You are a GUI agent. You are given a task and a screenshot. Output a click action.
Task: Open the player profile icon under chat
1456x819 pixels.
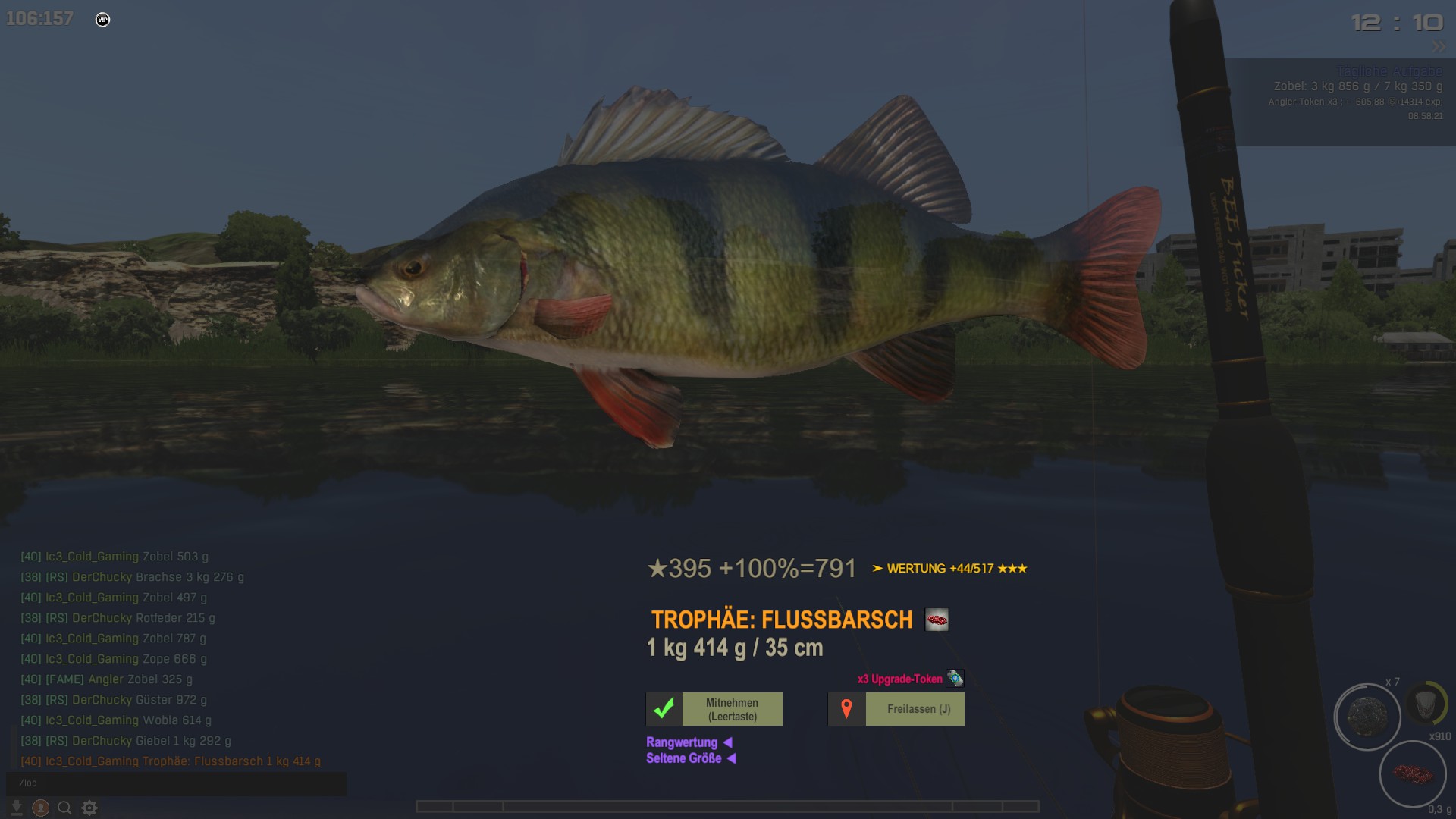(x=41, y=808)
